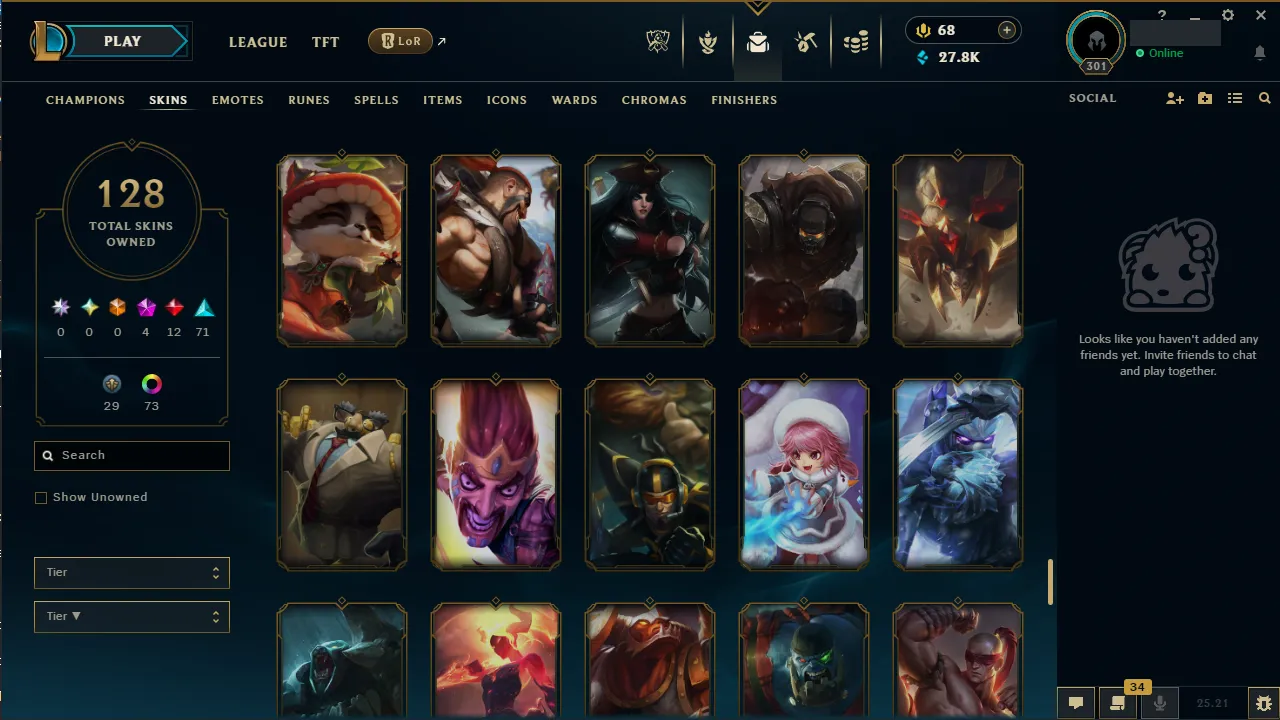Open the Store coins icon
Image resolution: width=1280 pixels, height=720 pixels.
[856, 42]
